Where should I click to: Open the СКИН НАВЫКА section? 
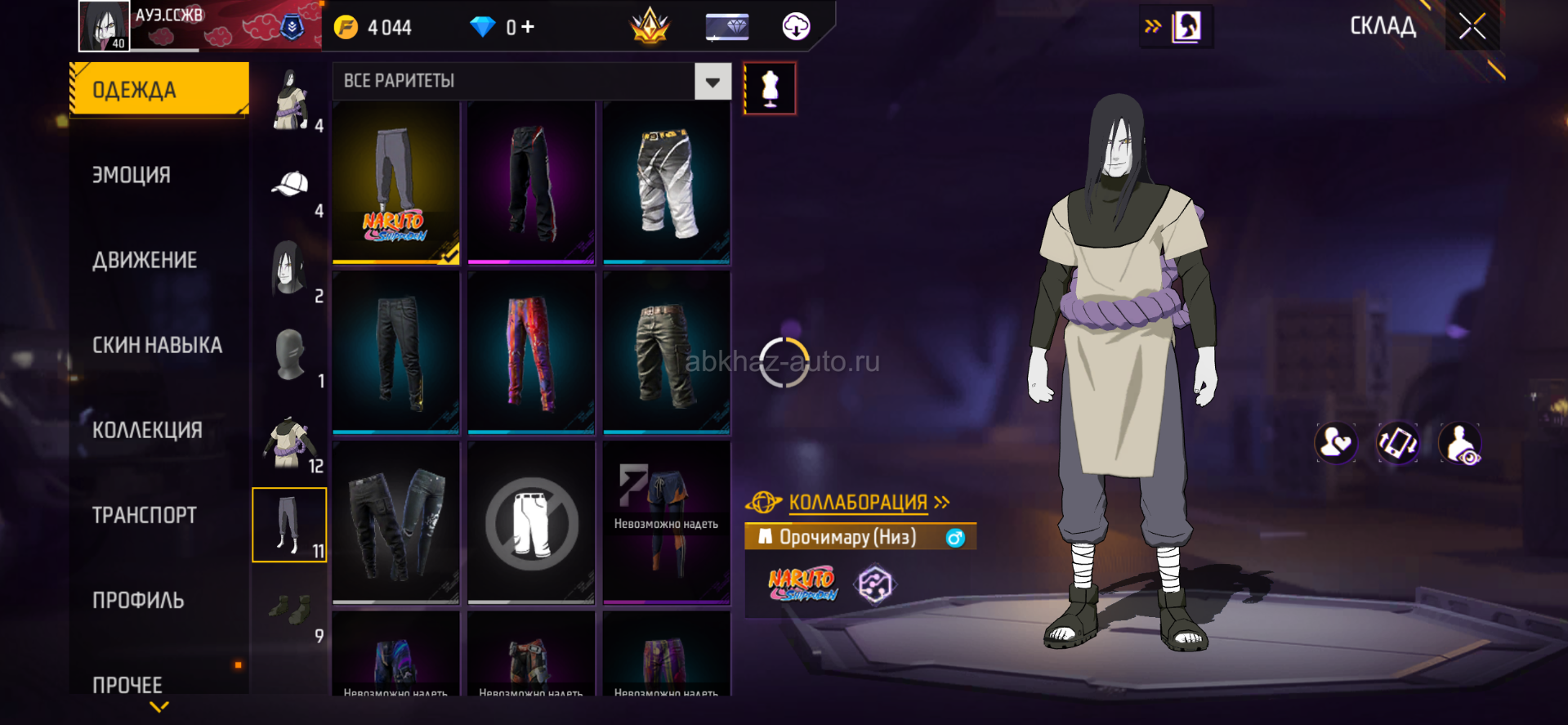(x=157, y=345)
